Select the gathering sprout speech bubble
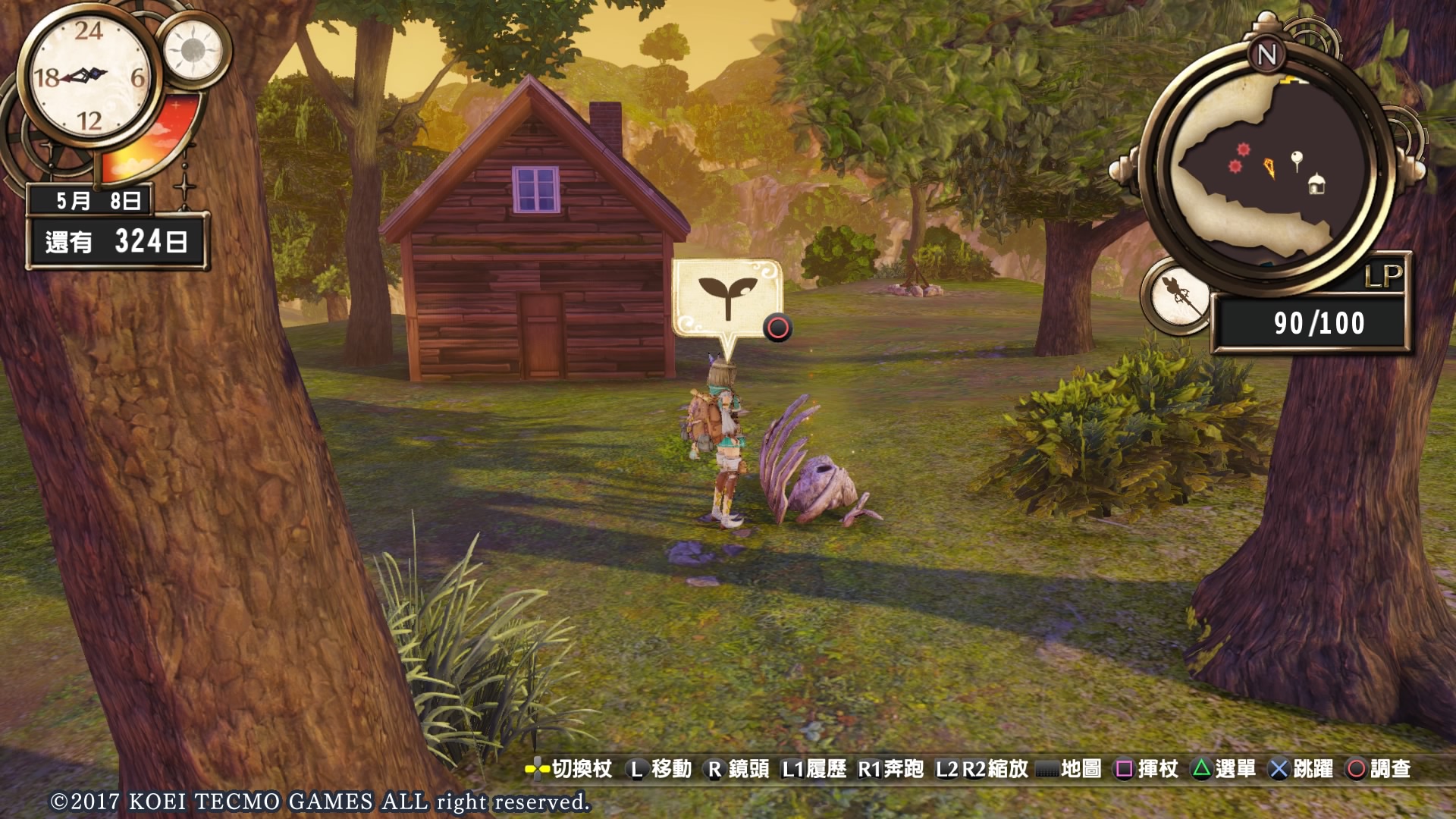The image size is (1456, 819). (726, 298)
